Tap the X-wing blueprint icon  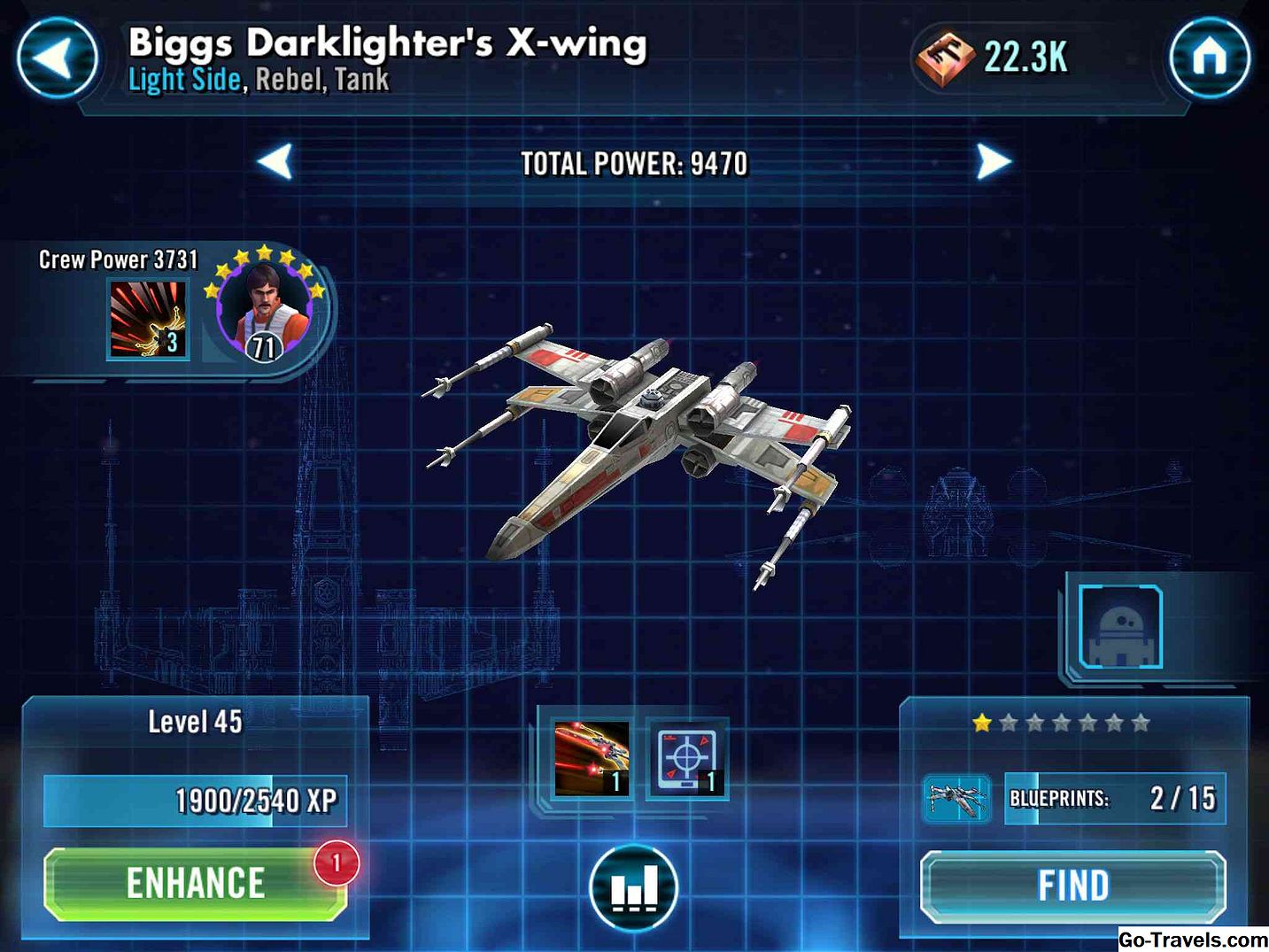click(956, 798)
